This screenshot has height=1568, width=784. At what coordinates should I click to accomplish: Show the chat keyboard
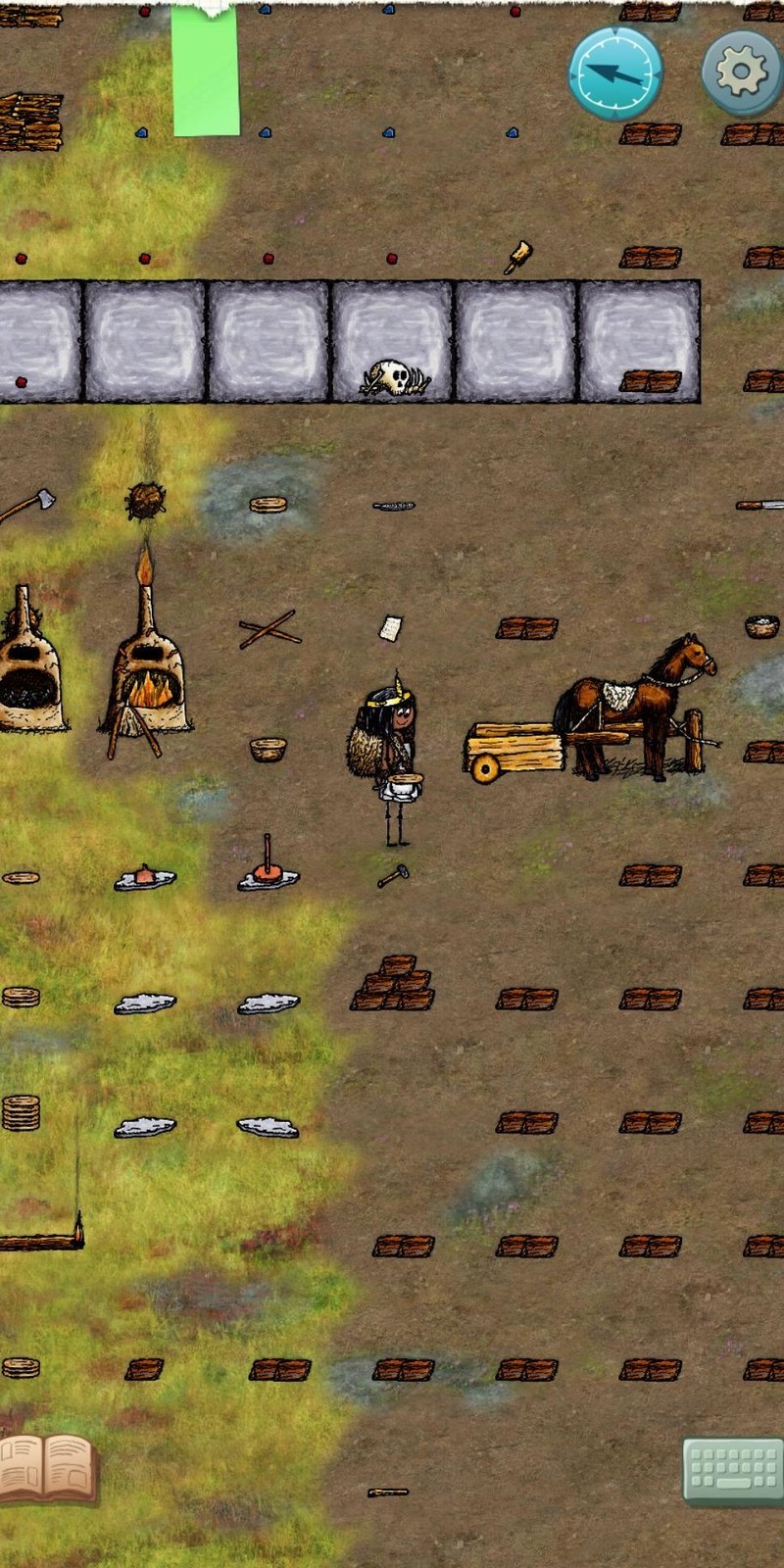click(732, 1470)
